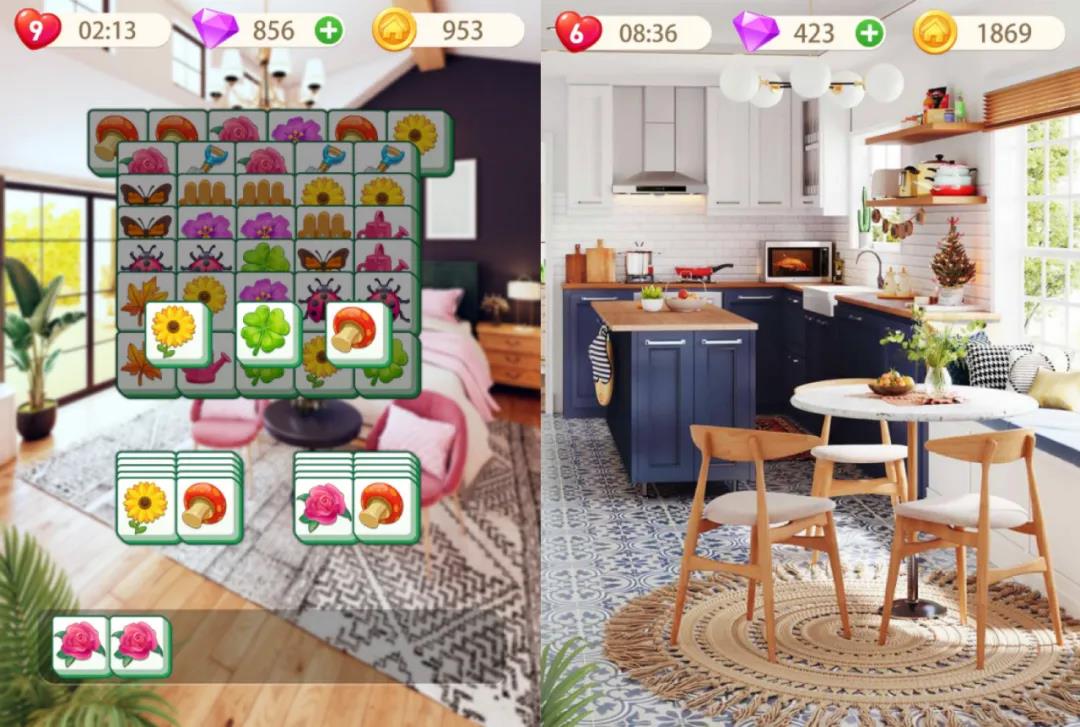Select the mushroom tile beside the stacked sunflower
The height and width of the screenshot is (727, 1080).
(207, 508)
